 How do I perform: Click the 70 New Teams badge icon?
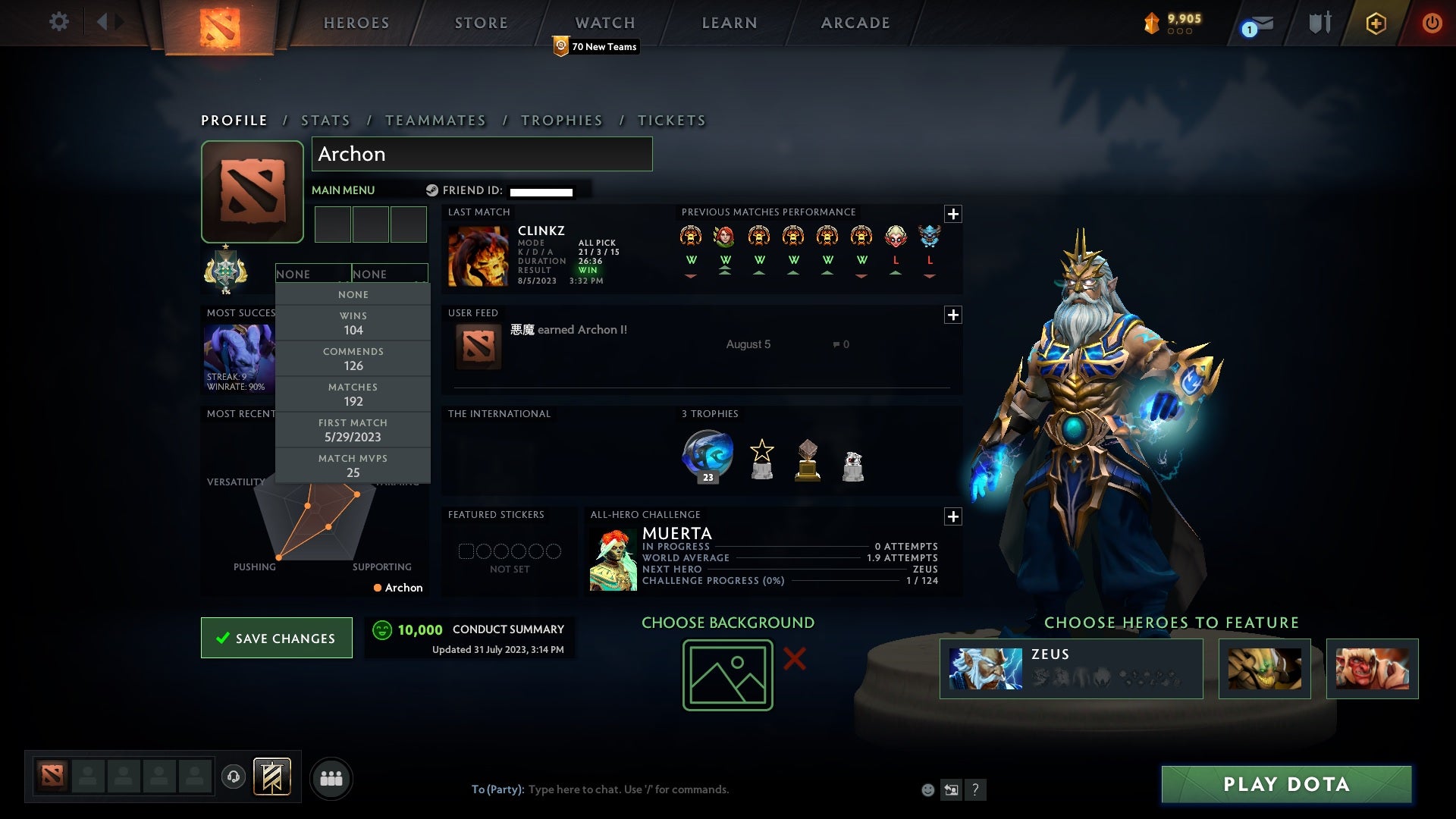coord(561,46)
